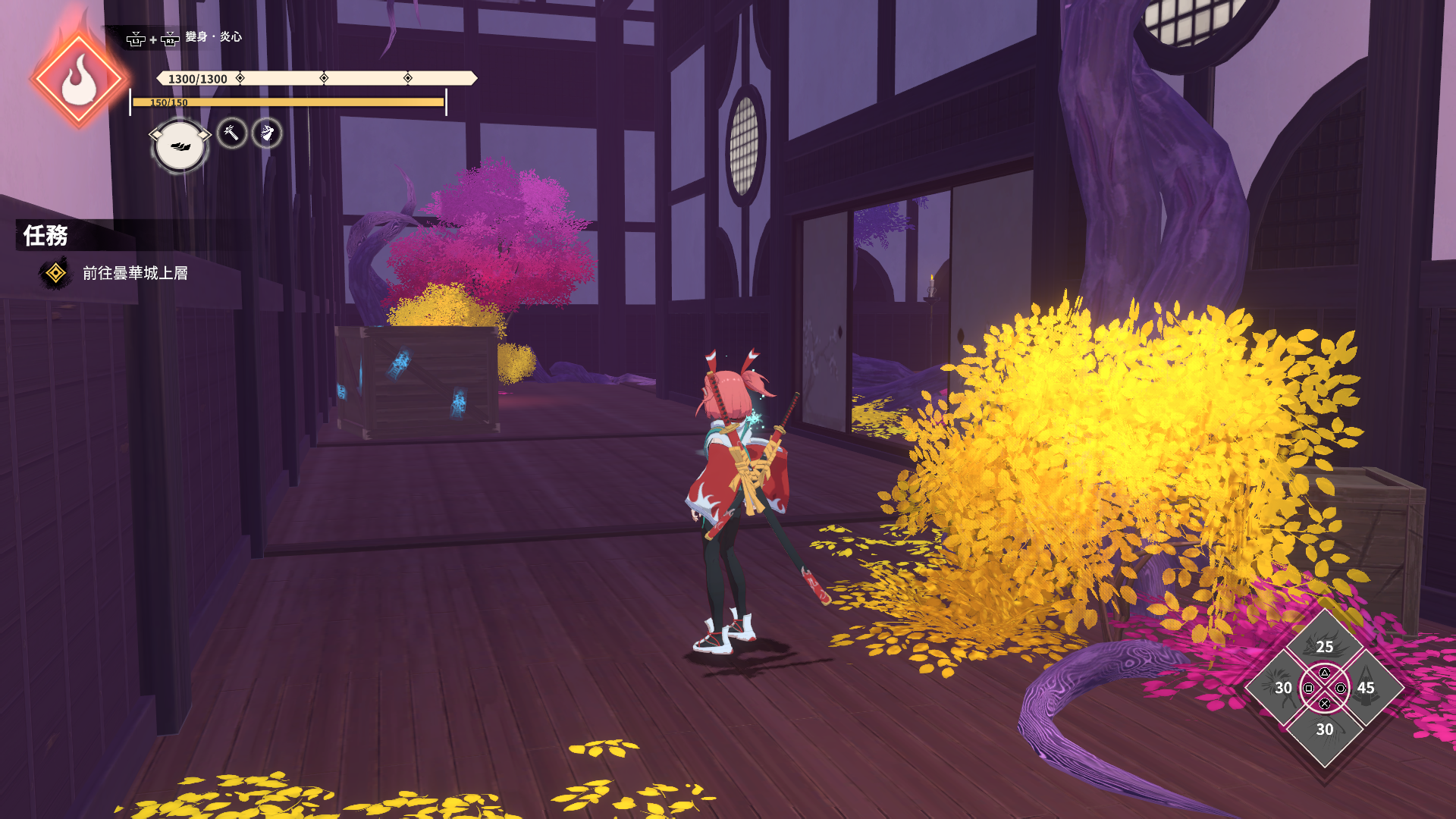Click the small hammer icon
Screen dimensions: 1456x819
[x=231, y=133]
